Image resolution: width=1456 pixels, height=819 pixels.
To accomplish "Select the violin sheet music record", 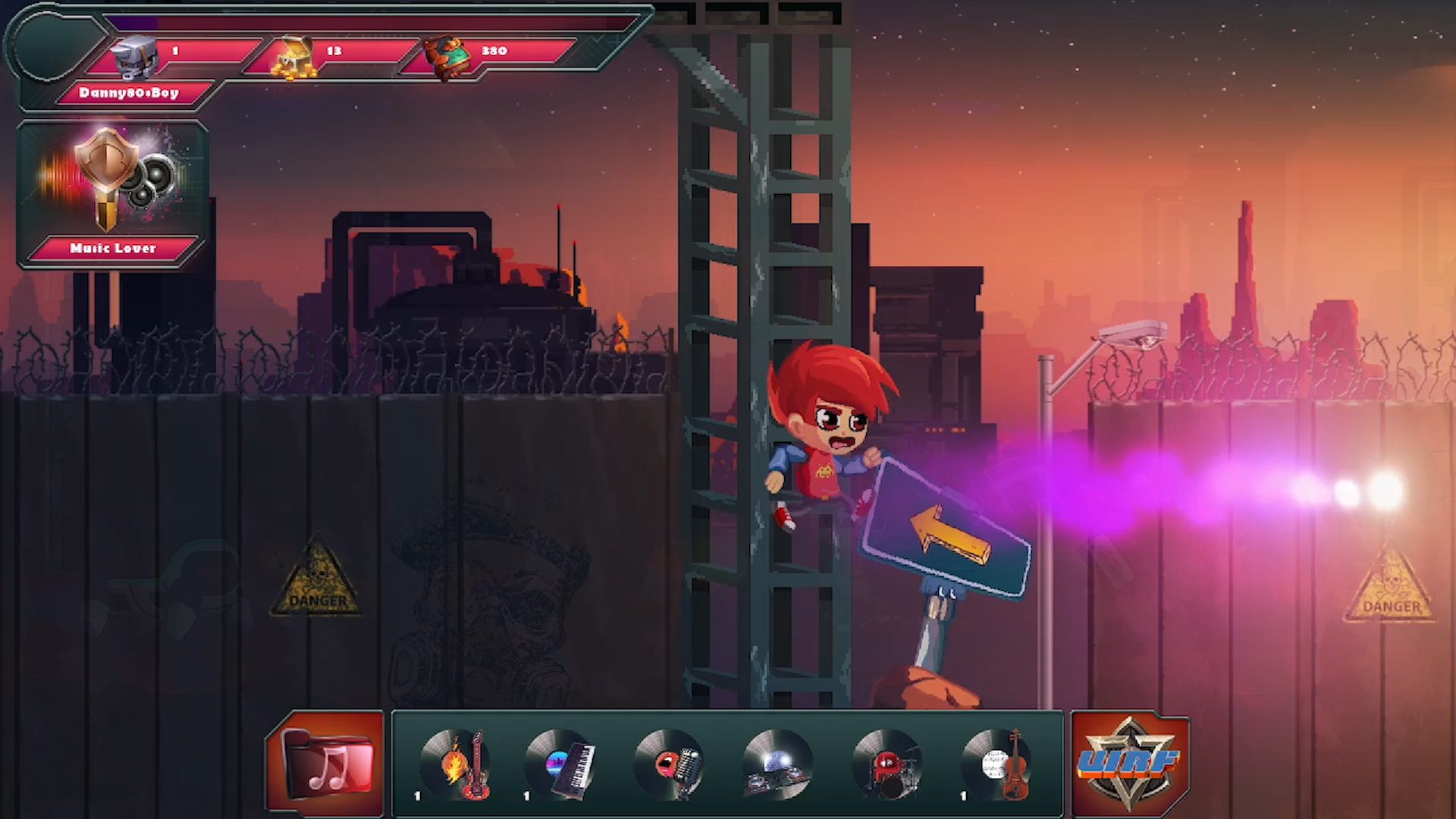I will [x=997, y=764].
